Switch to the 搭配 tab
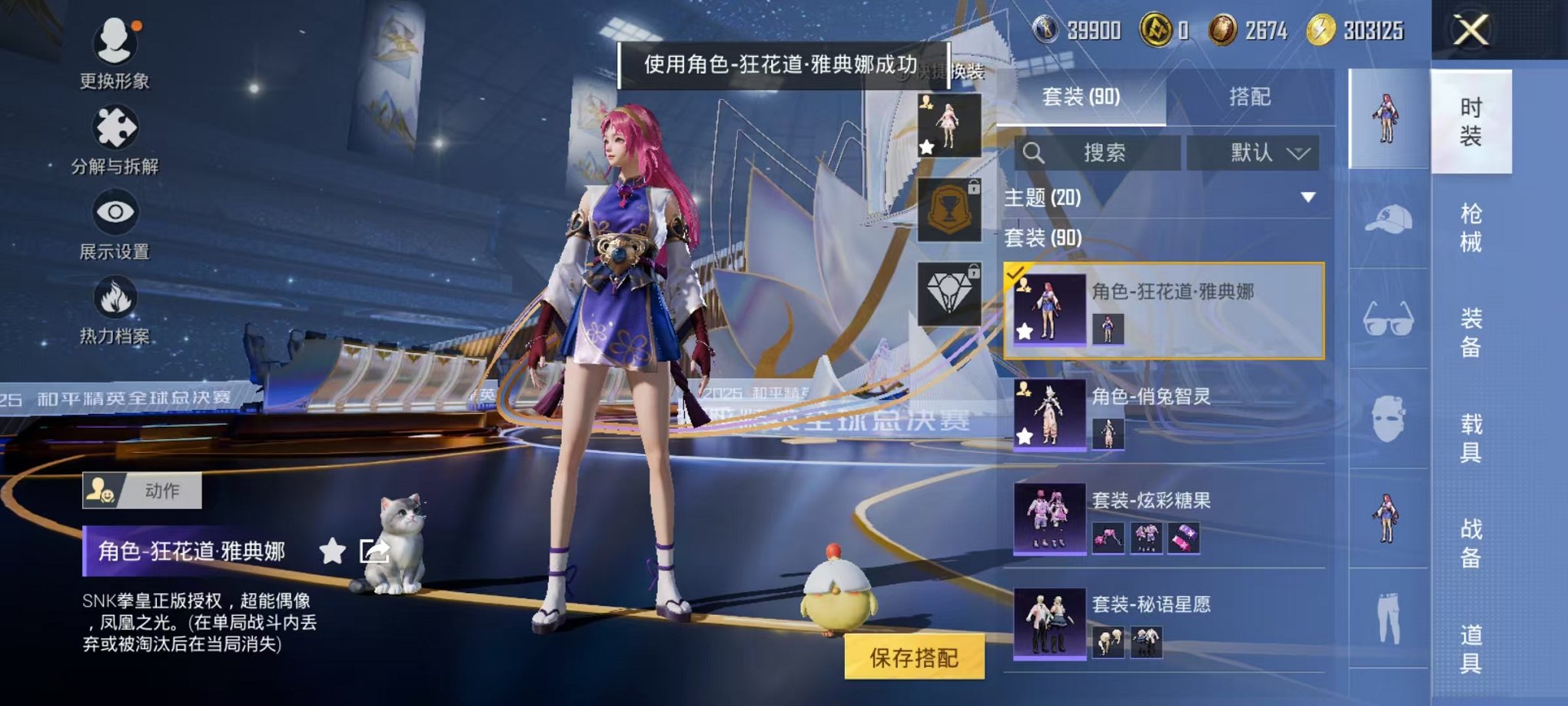The width and height of the screenshot is (1568, 706). click(1251, 97)
